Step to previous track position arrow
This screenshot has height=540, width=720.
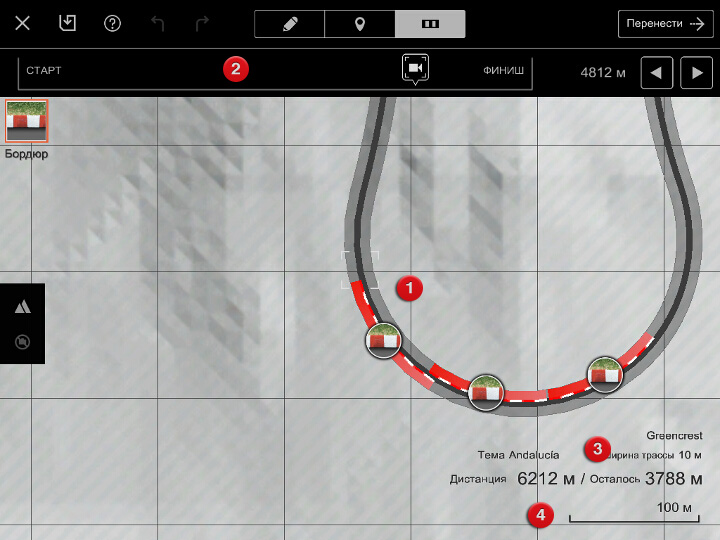[656, 72]
